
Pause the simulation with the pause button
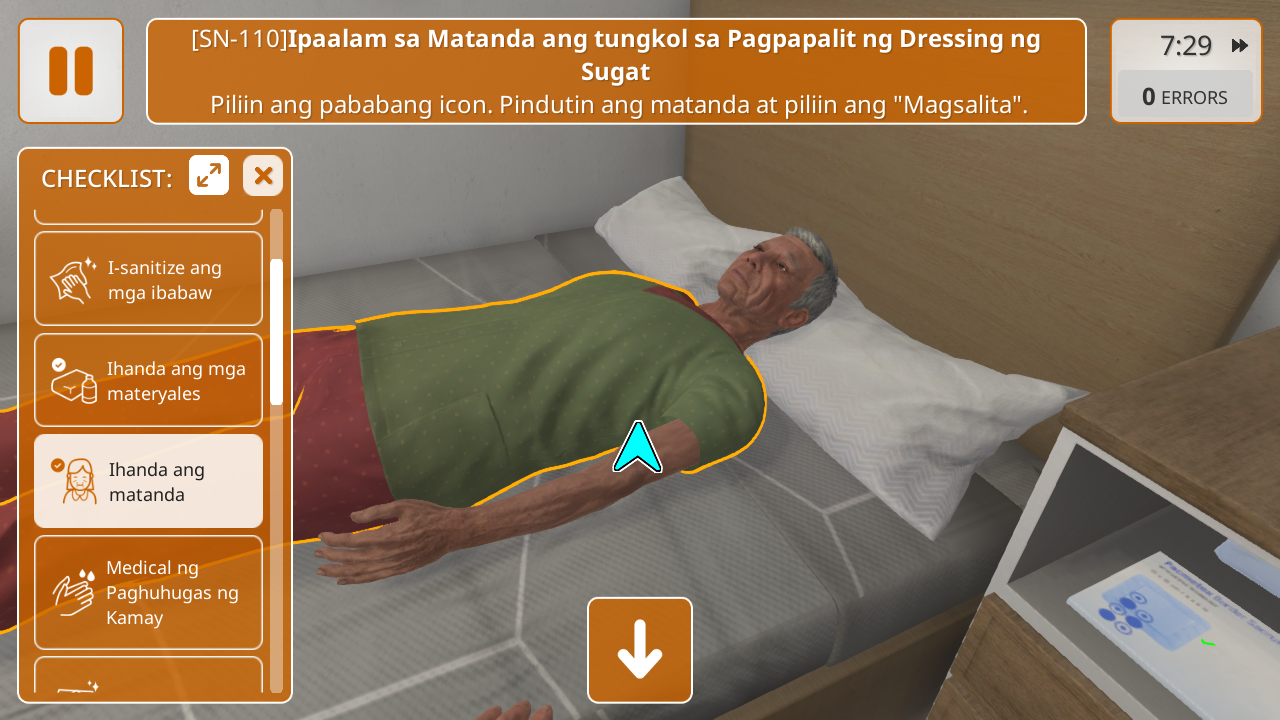pos(70,71)
